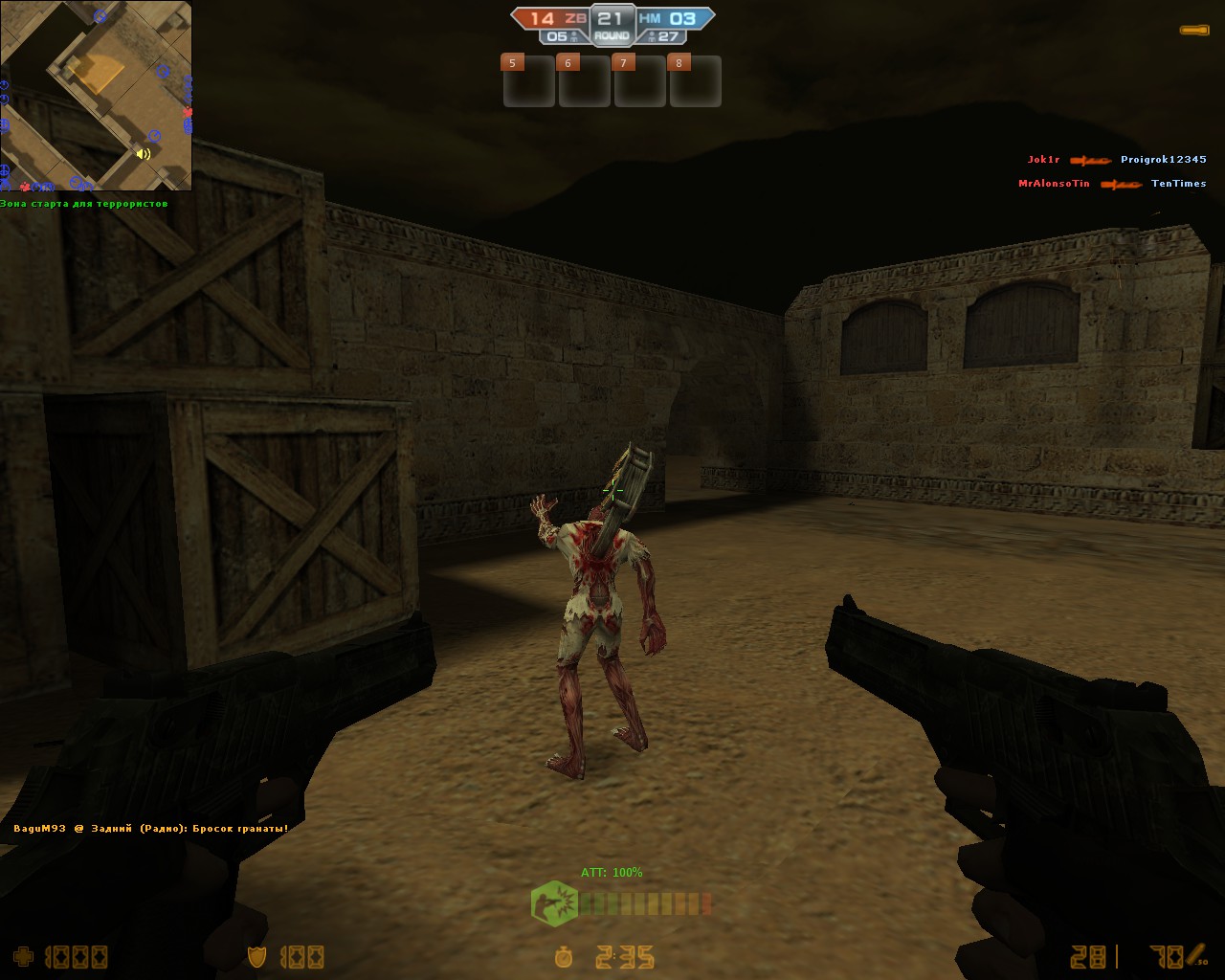Click the minimap in the corner
The width and height of the screenshot is (1225, 980).
coord(96,96)
